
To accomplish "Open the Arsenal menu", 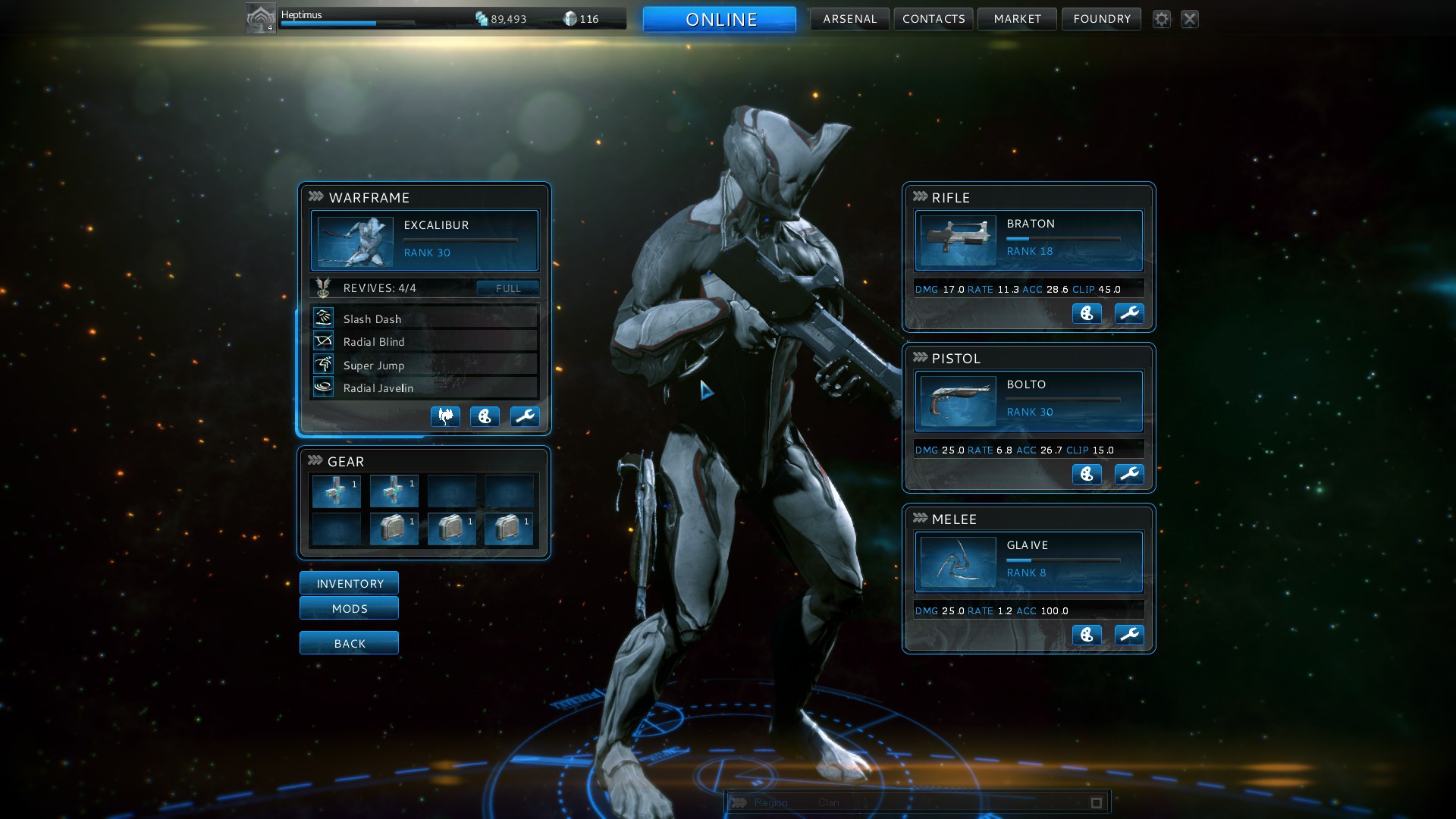I will (x=849, y=19).
